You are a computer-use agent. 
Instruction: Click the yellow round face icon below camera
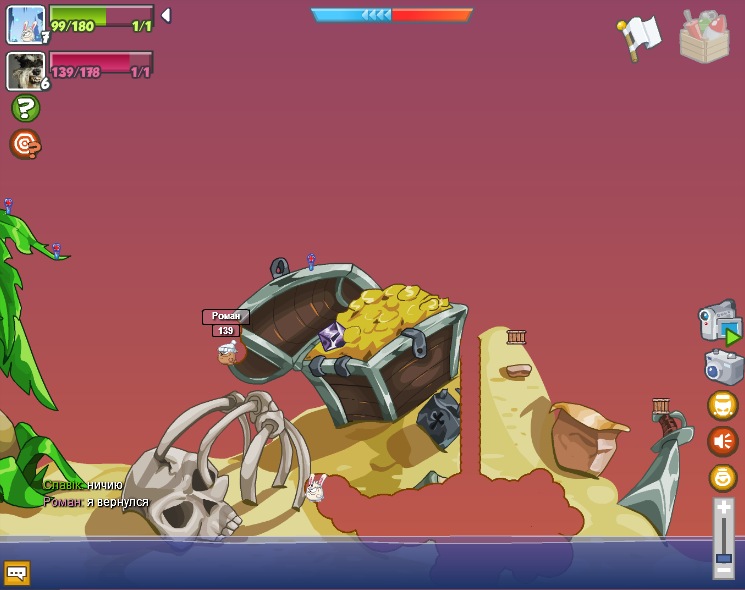click(x=722, y=405)
